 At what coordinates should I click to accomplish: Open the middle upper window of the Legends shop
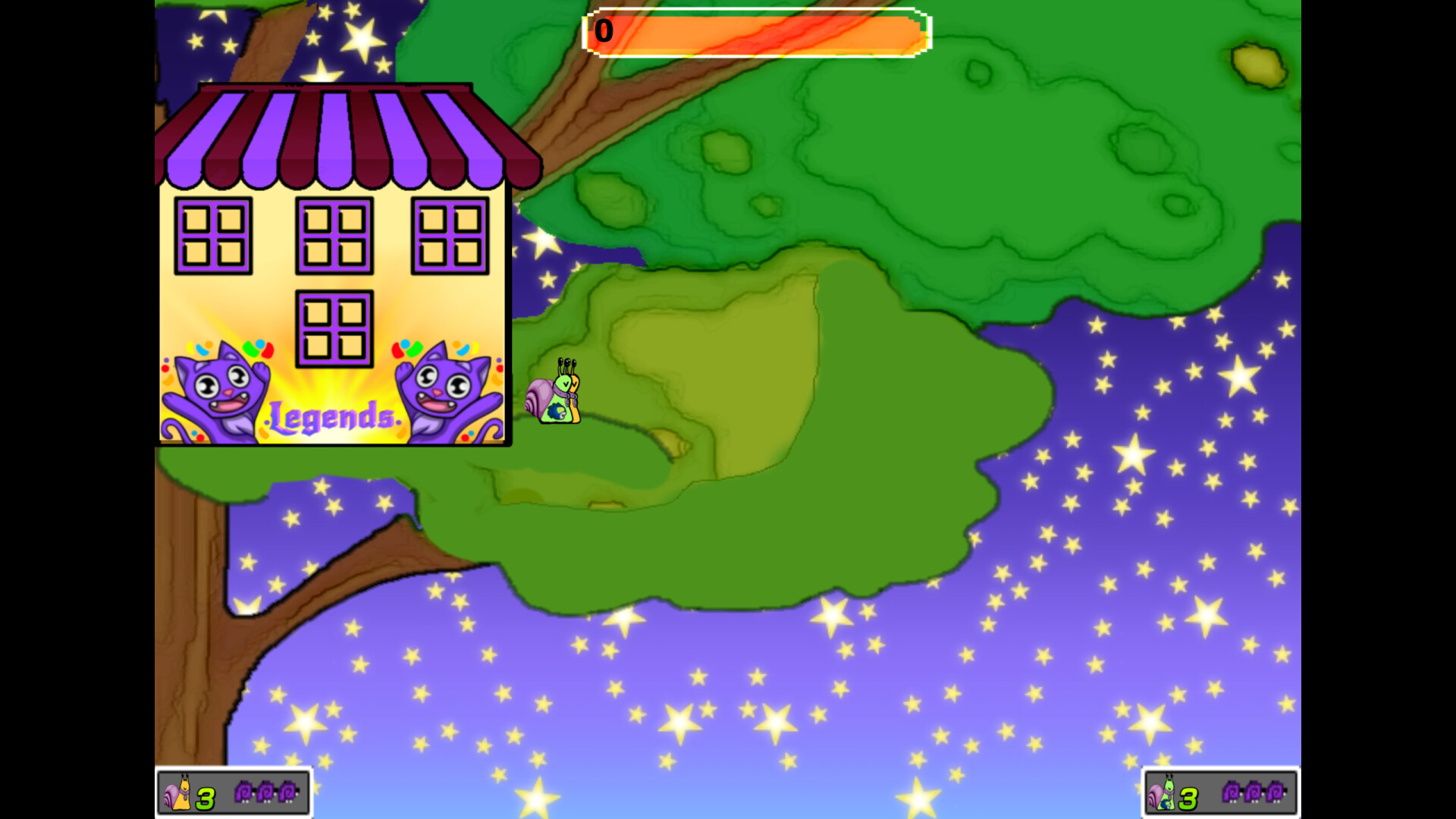point(334,235)
